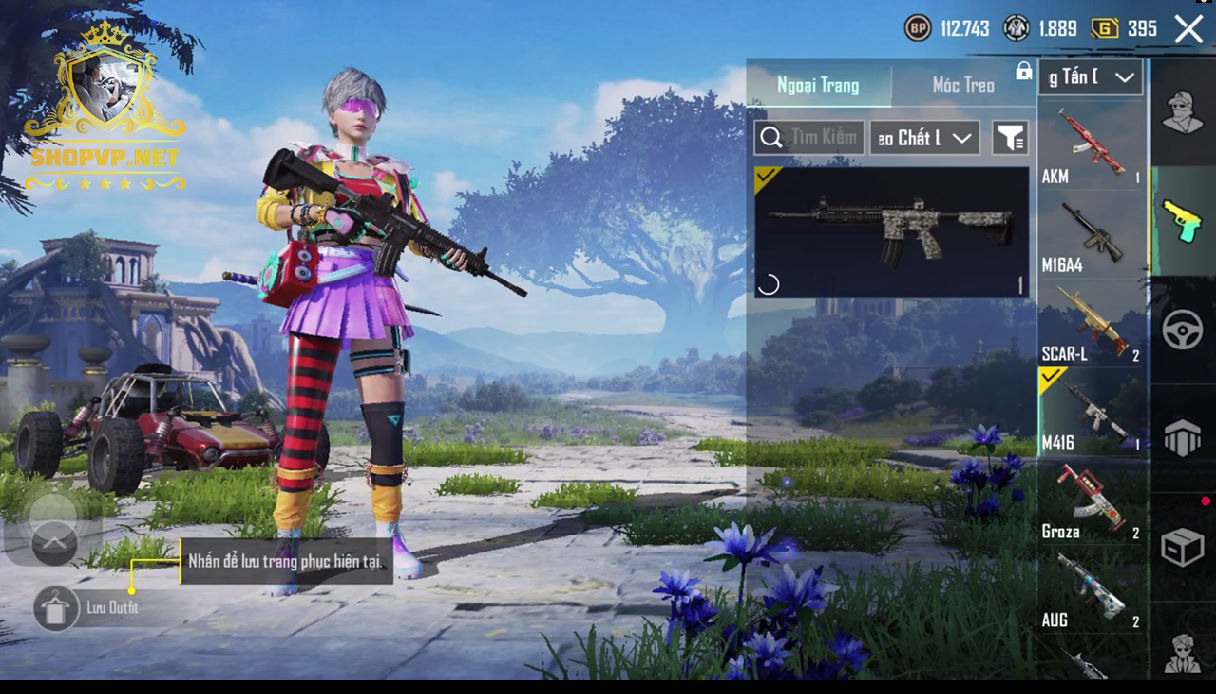Pick Groza from the weapon list
The height and width of the screenshot is (694, 1216).
[x=1091, y=501]
